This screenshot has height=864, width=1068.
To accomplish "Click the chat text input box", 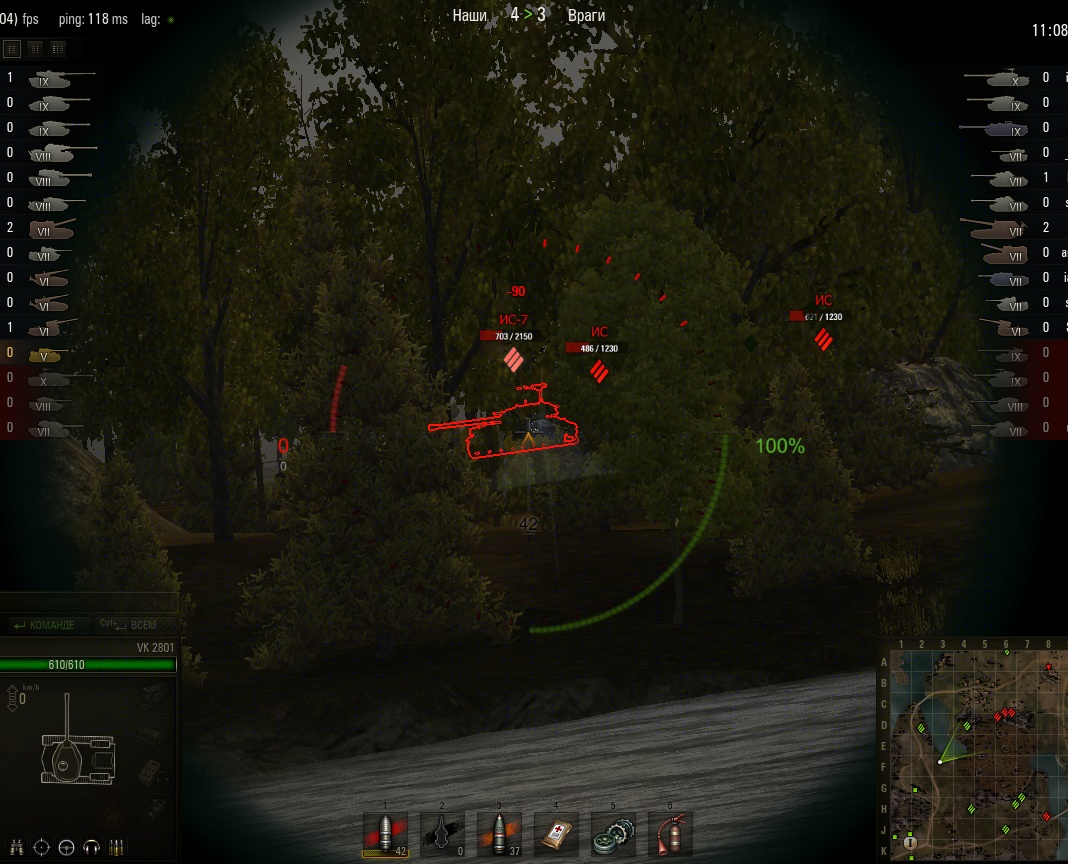I will (x=89, y=603).
